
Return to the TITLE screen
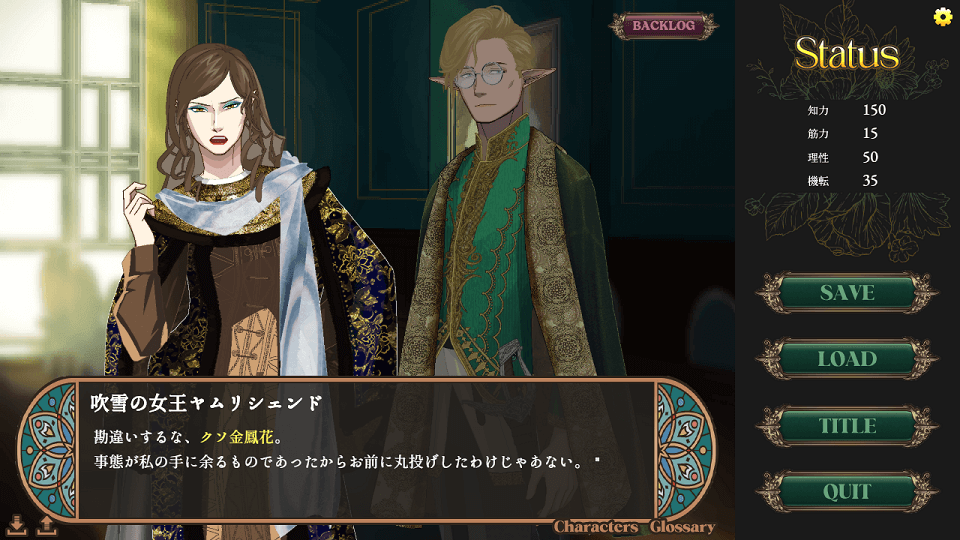coord(847,426)
